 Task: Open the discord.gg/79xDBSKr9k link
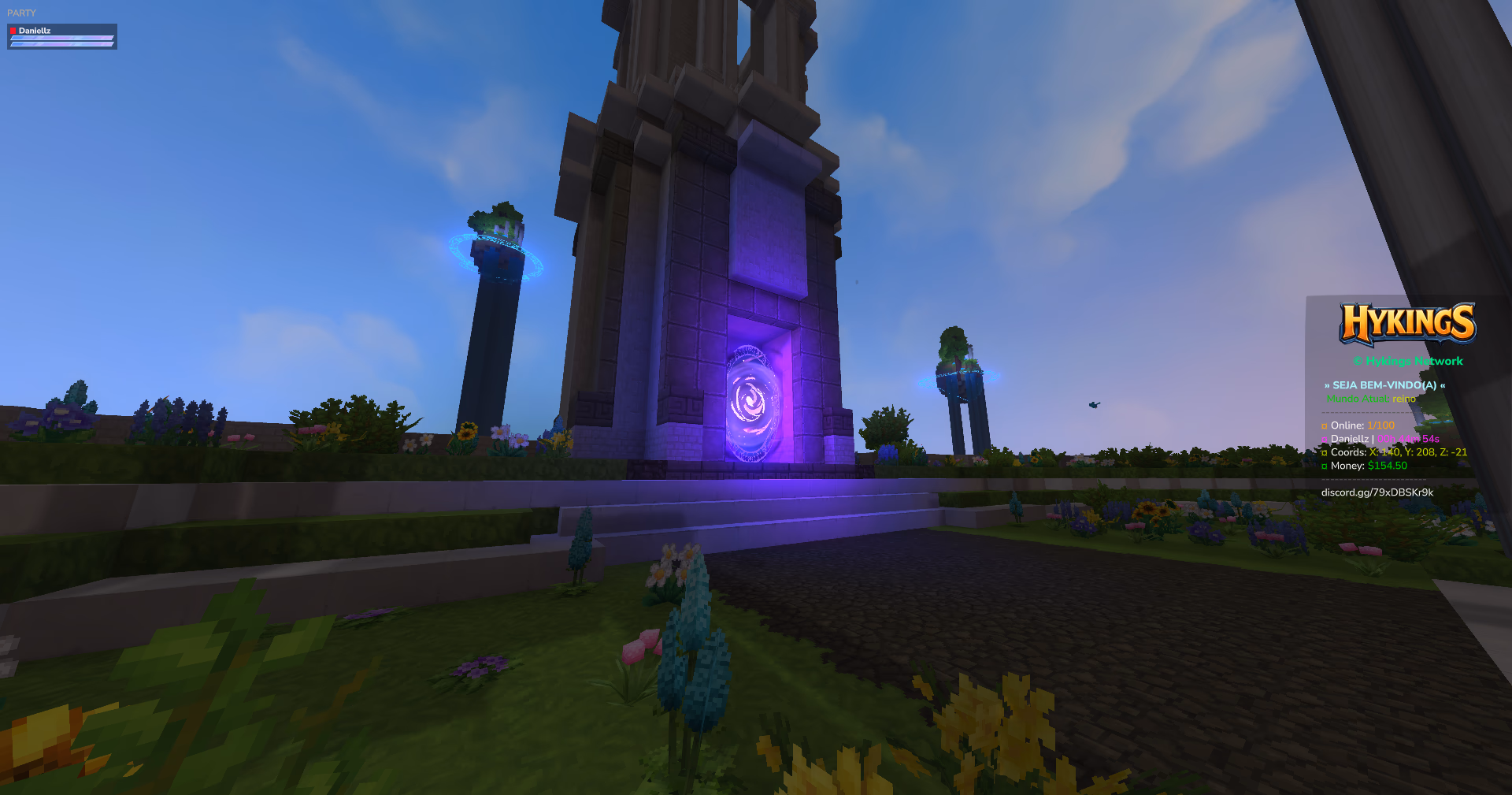(1377, 491)
